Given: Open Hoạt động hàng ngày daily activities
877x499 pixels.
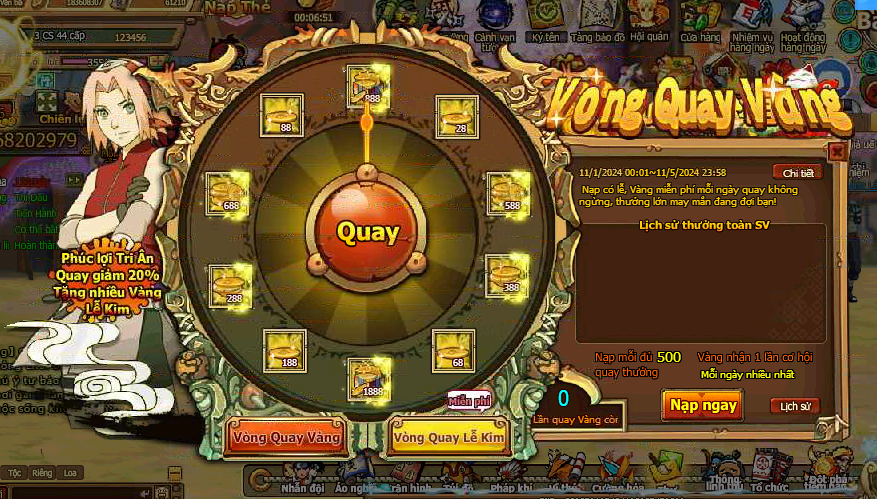Looking at the screenshot, I should point(804,22).
